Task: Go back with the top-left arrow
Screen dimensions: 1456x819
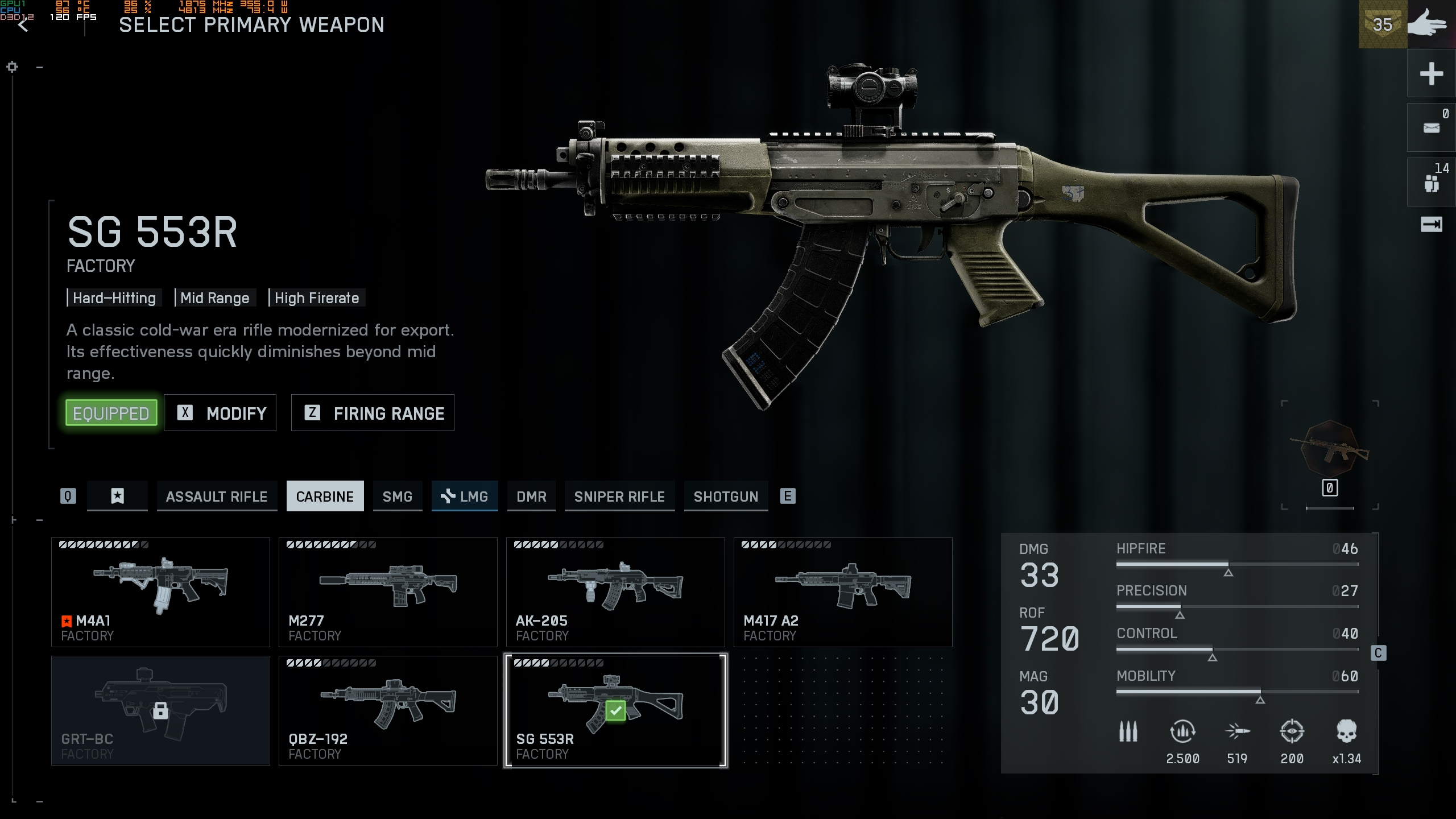Action: [23, 25]
